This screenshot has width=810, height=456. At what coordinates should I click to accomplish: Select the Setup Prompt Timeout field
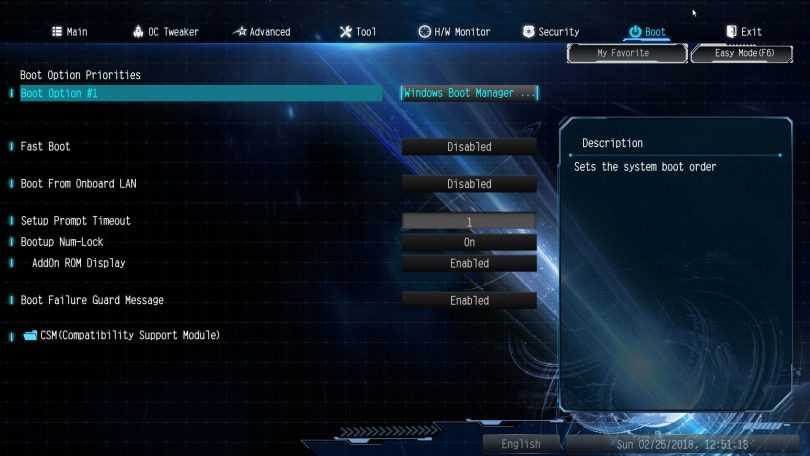pyautogui.click(x=469, y=221)
